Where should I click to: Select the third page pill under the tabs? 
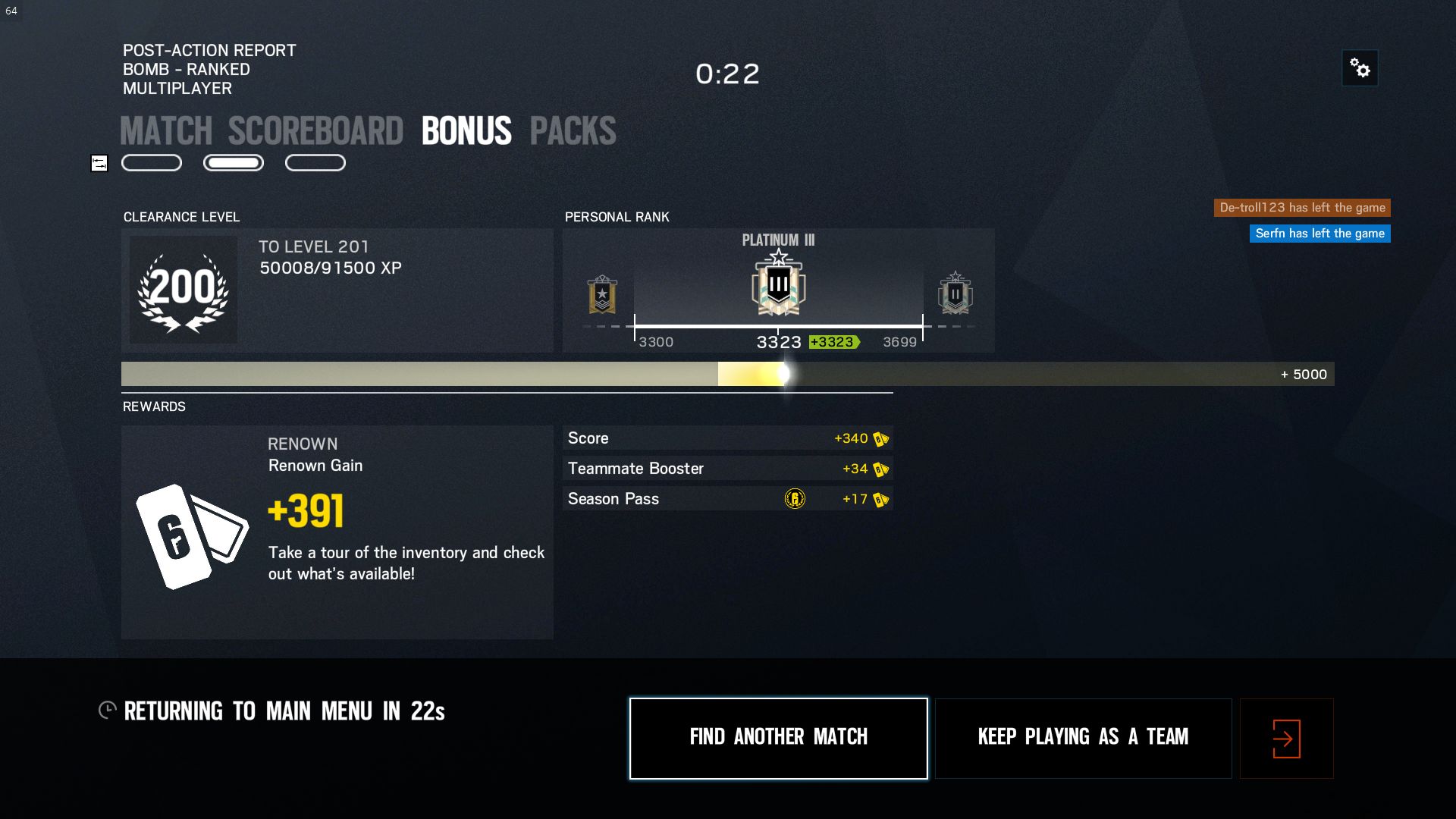click(315, 162)
